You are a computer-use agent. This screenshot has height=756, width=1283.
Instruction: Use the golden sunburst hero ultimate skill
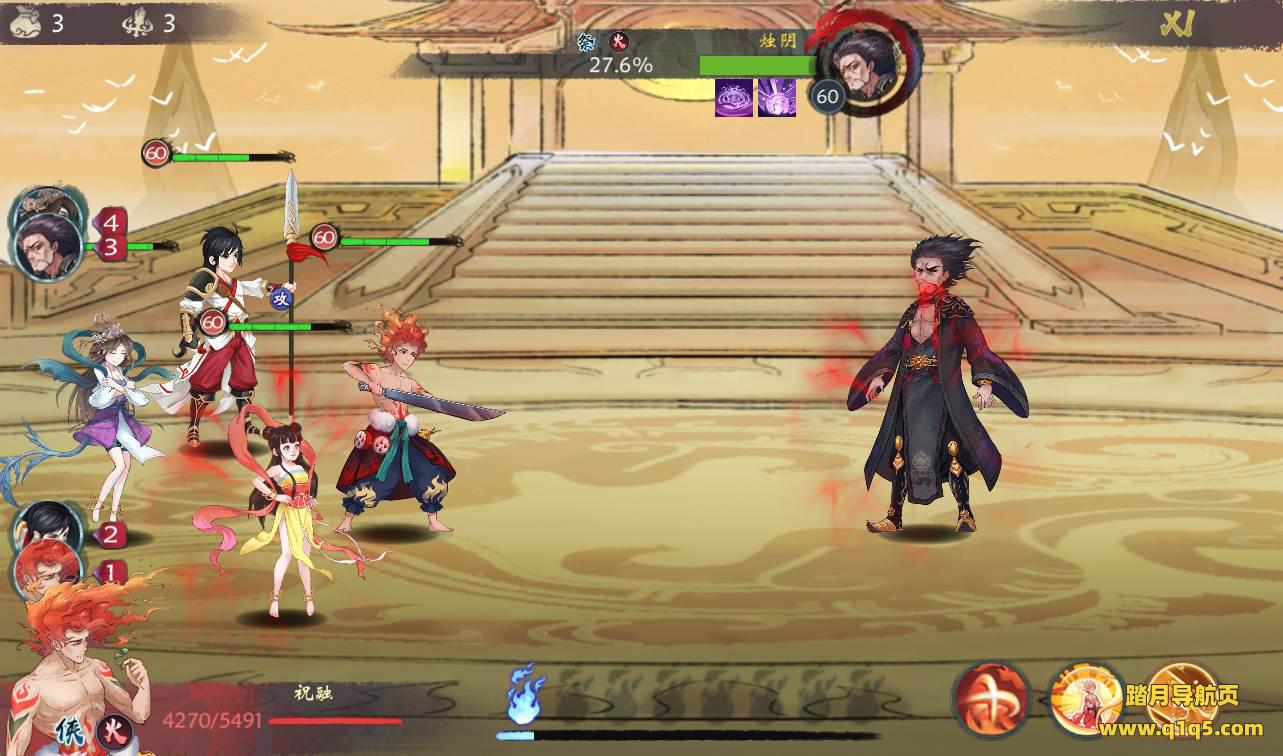click(x=1086, y=699)
